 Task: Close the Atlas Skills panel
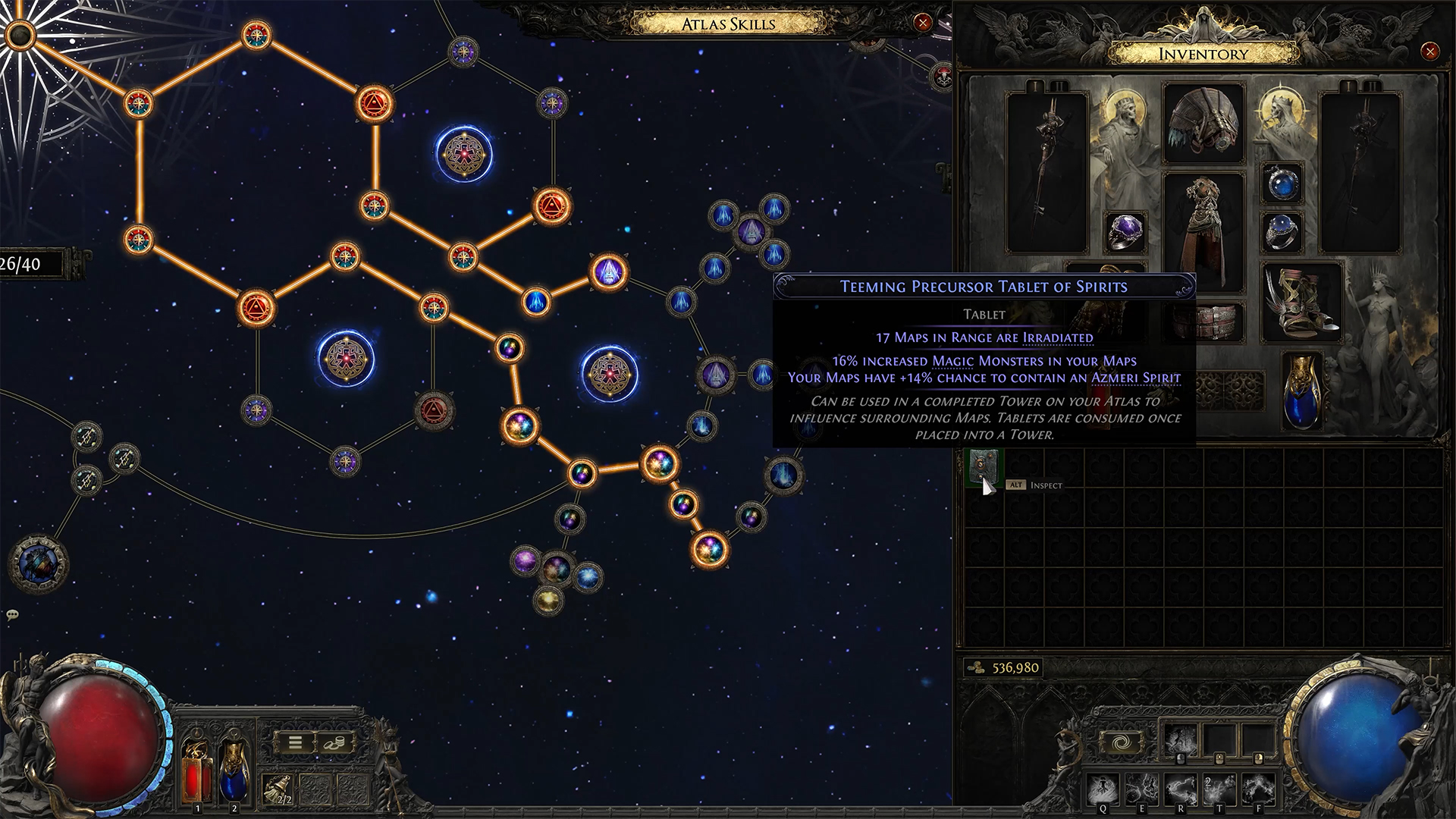click(922, 23)
